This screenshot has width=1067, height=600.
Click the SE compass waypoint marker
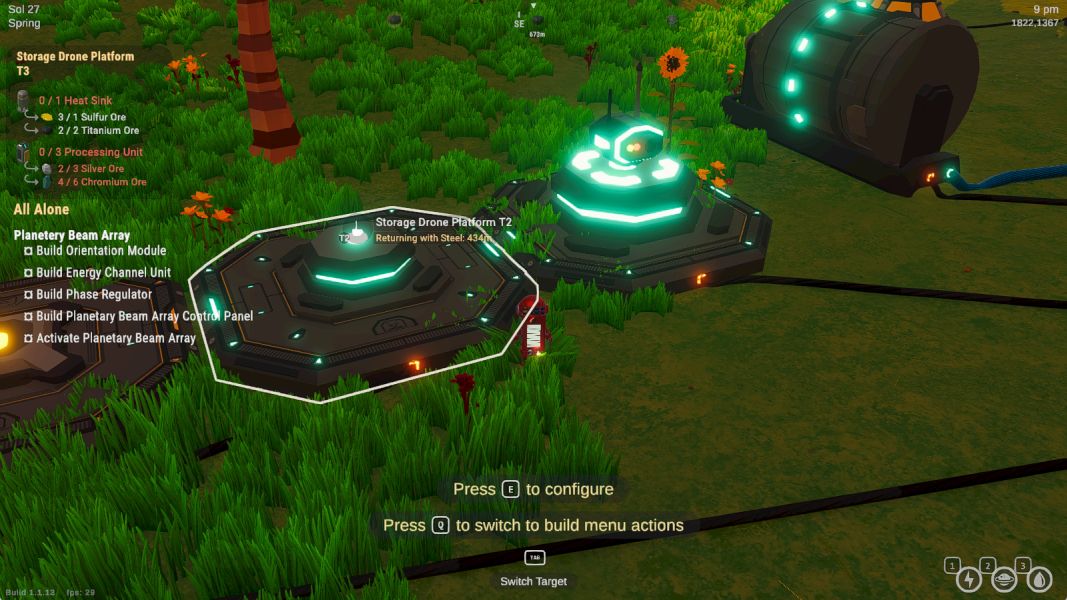tap(519, 21)
